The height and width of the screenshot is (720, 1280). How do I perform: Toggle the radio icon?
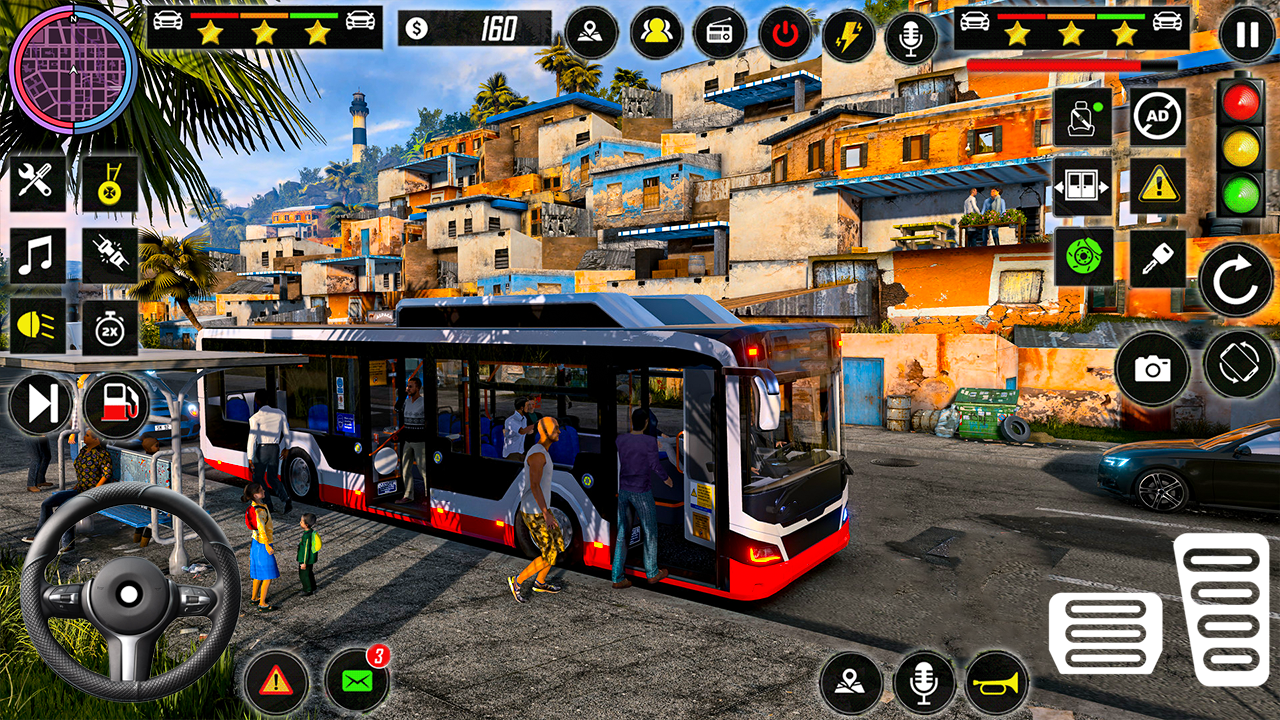720,34
